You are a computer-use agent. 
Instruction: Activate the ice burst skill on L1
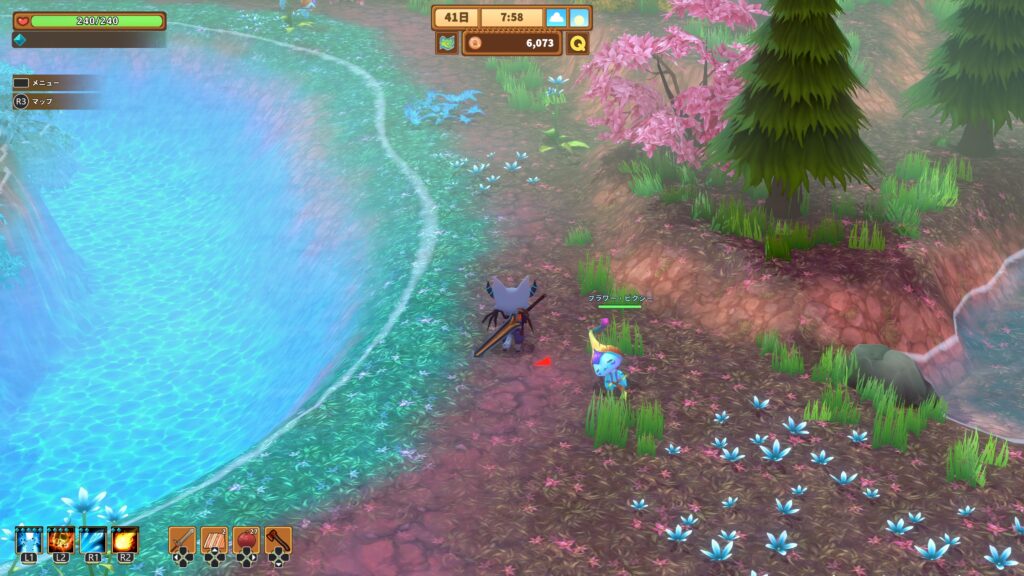click(28, 541)
